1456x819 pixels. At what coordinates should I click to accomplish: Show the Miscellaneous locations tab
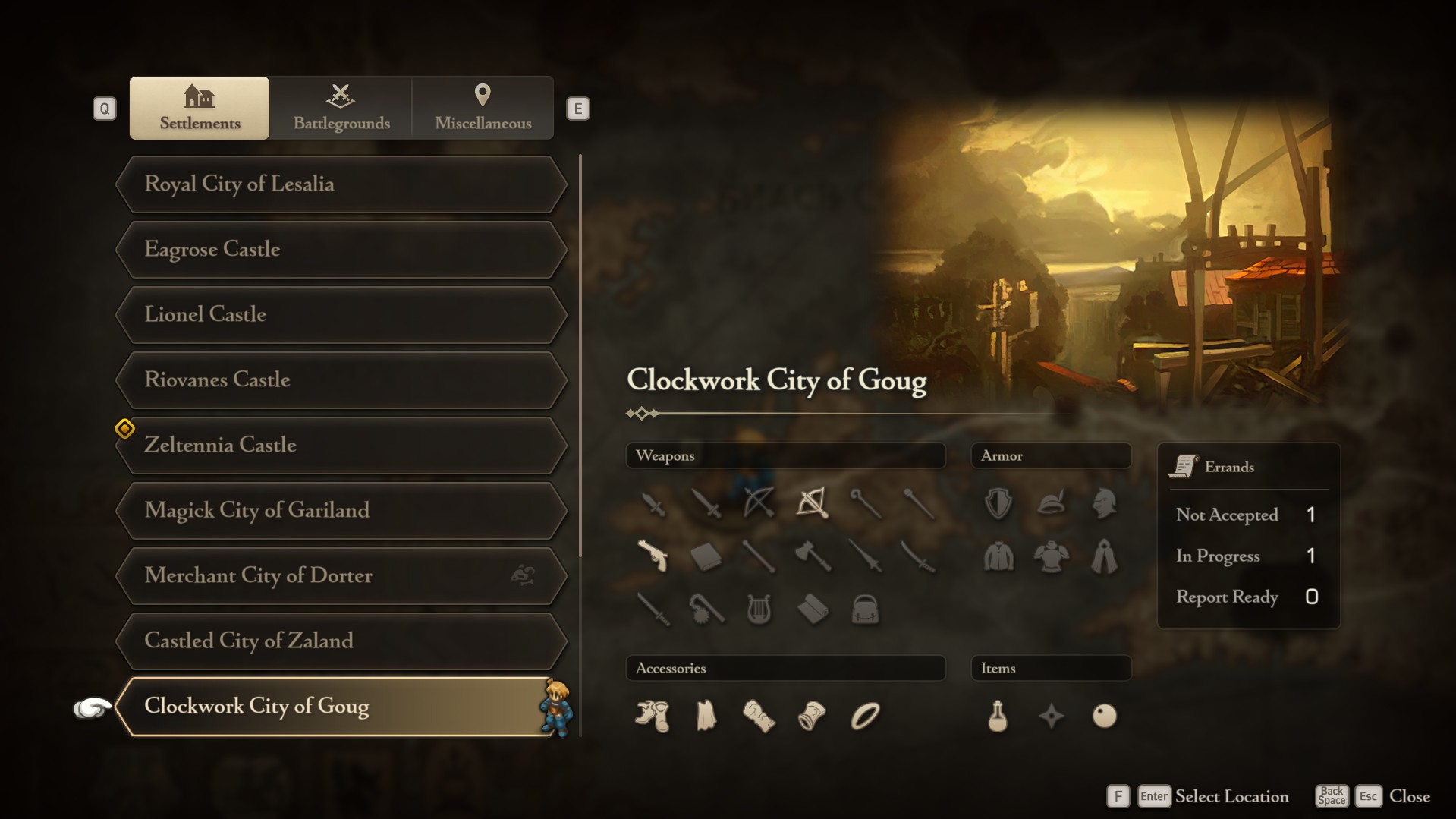coord(483,109)
